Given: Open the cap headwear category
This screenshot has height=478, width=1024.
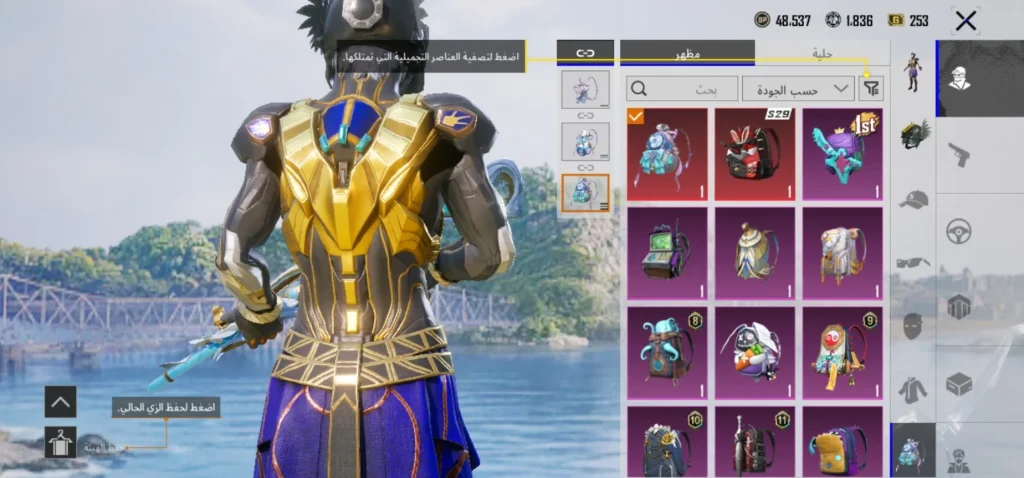Looking at the screenshot, I should (913, 199).
